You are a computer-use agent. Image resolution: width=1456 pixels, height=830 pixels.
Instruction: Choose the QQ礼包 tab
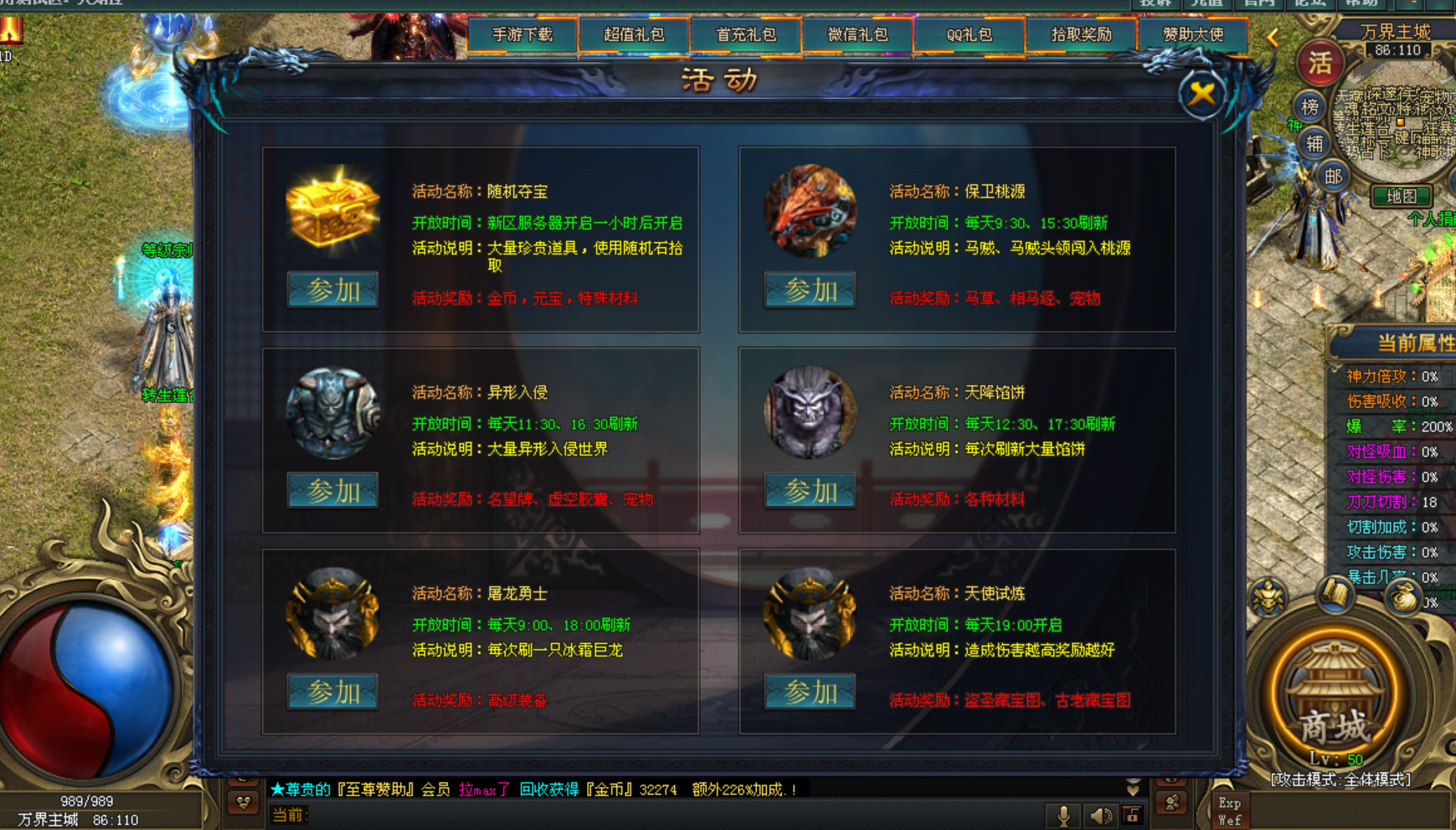[x=969, y=35]
